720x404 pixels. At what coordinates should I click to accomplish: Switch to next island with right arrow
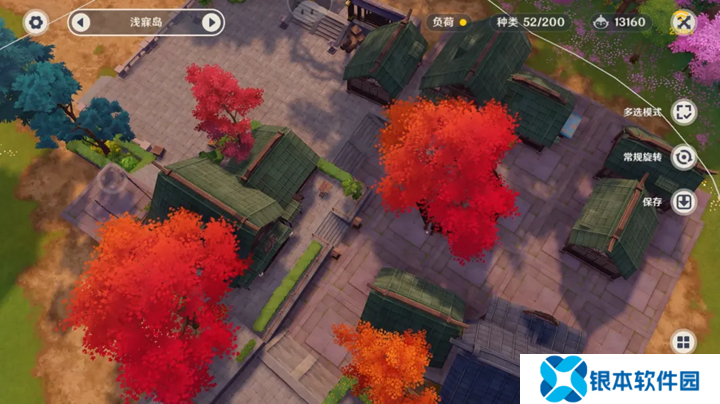[211, 22]
